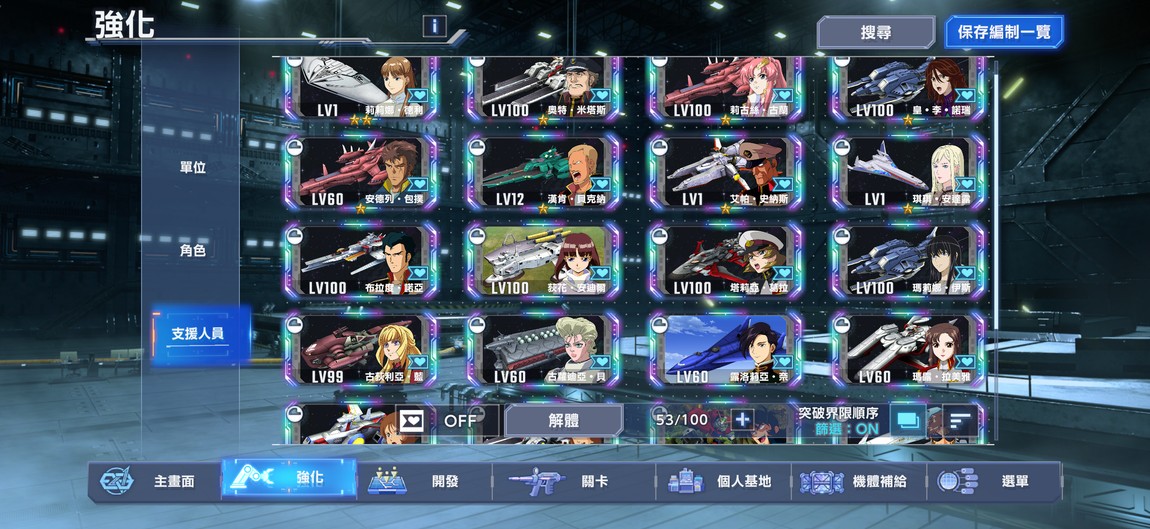
Task: Click the 解體 dismantle button
Action: [563, 421]
